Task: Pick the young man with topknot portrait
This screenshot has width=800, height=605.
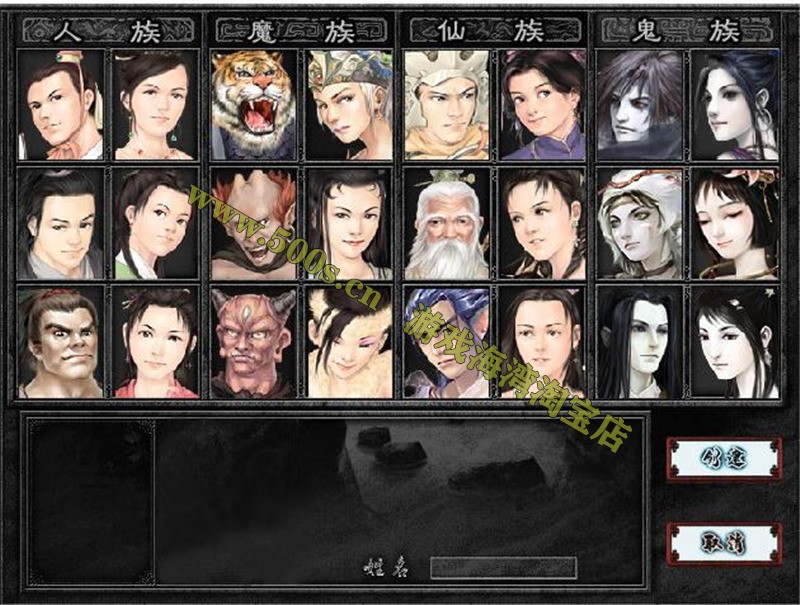Action: 60,105
